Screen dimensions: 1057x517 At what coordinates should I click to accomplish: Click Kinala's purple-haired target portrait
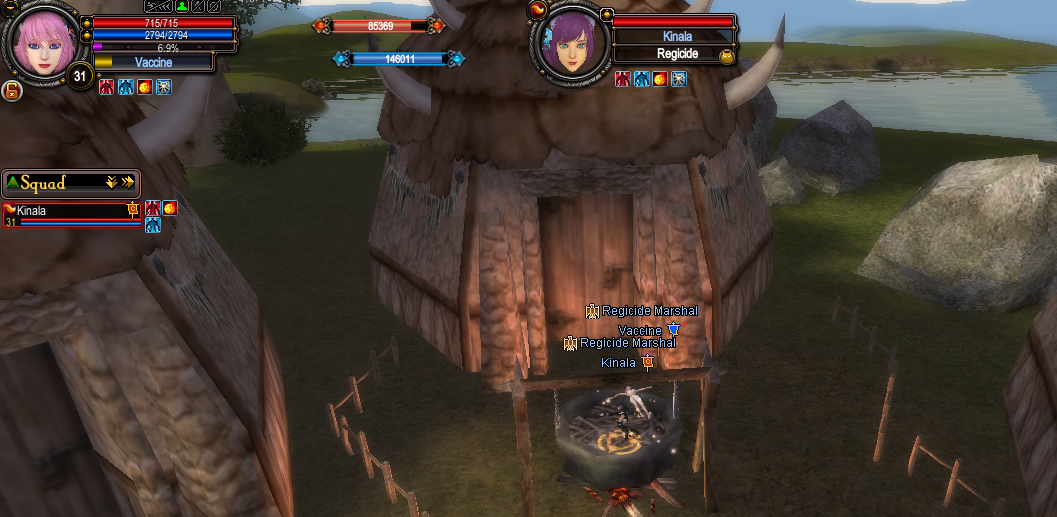click(571, 46)
